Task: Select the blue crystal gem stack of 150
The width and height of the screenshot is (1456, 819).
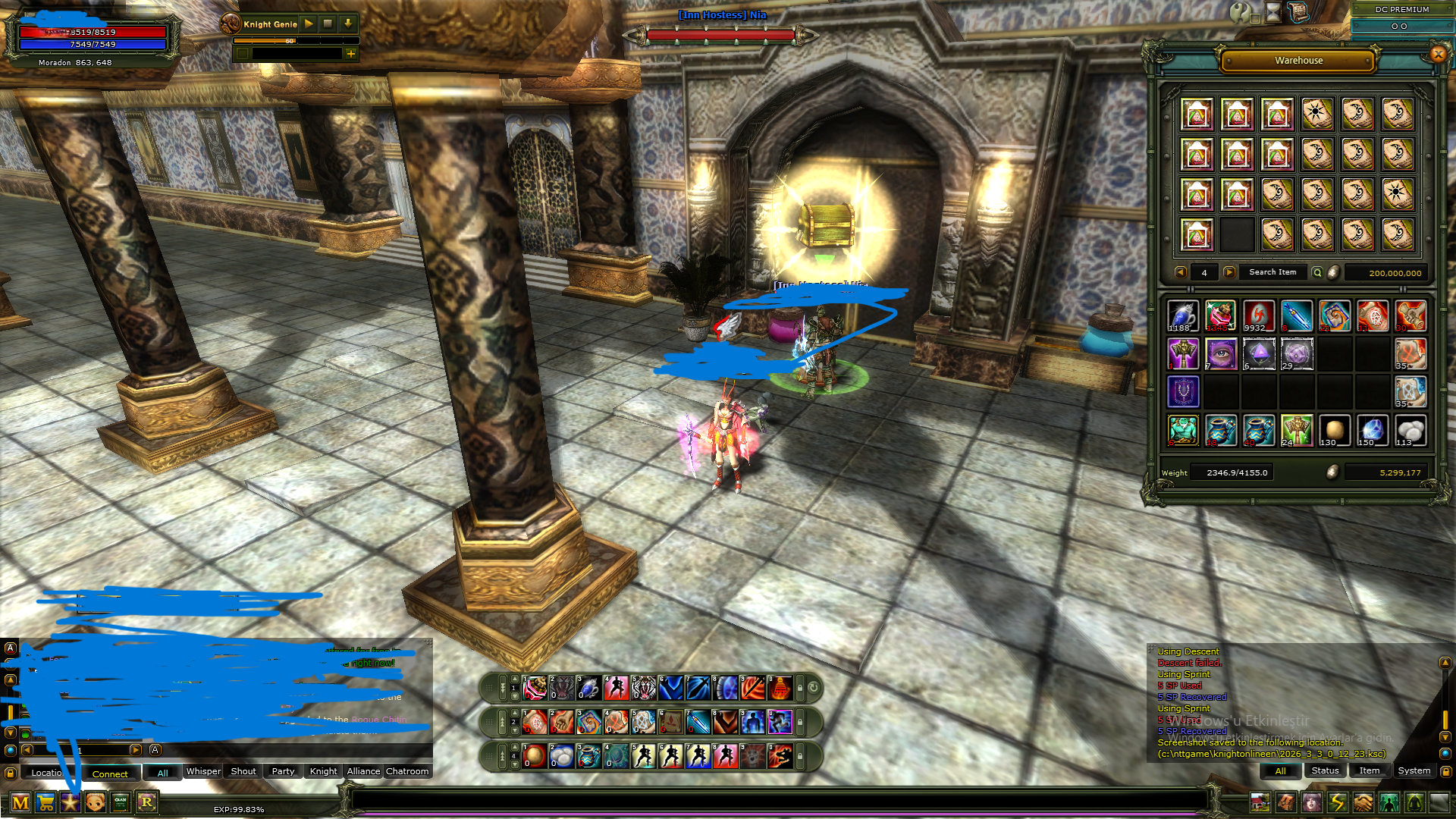Action: pos(1373,430)
